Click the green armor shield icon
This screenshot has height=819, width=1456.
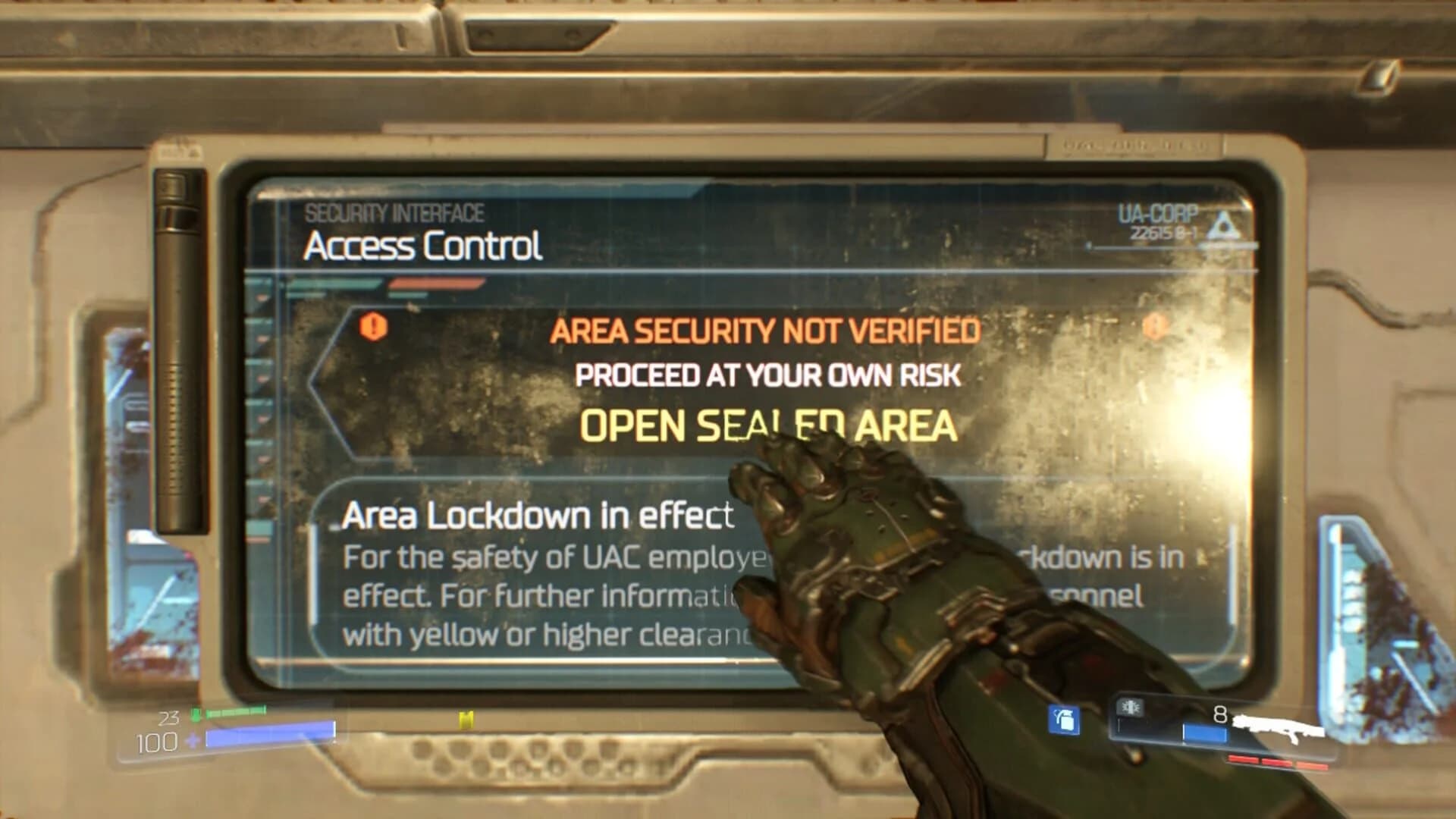[x=196, y=714]
